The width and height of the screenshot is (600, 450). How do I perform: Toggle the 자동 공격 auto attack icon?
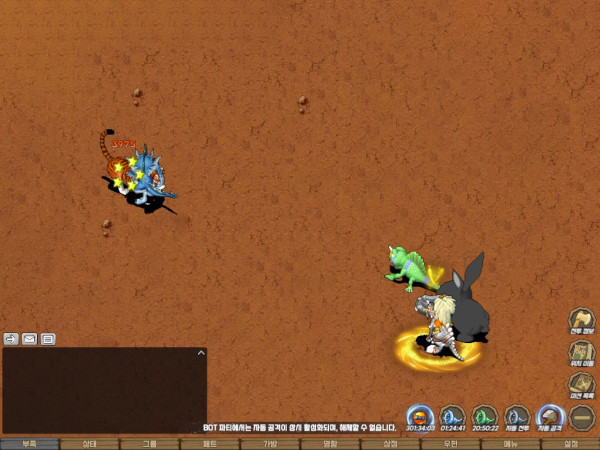point(549,416)
